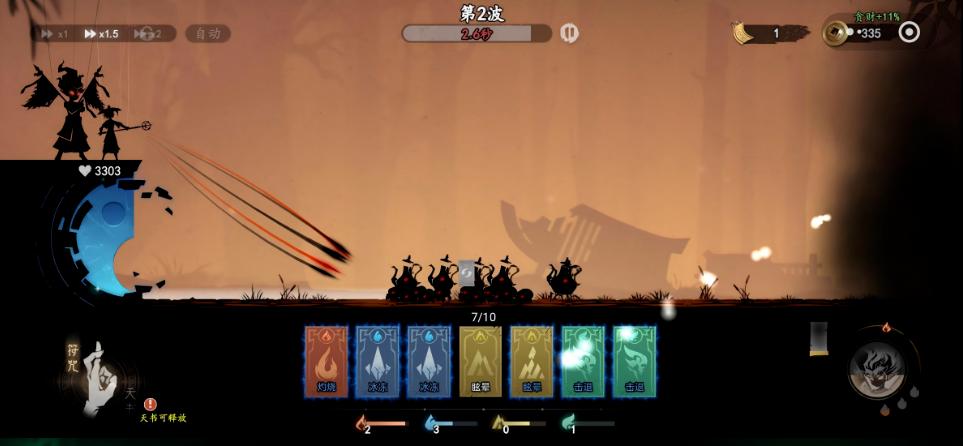Screen dimensions: 963x446
Task: Set game speed to x1
Action: (56, 33)
